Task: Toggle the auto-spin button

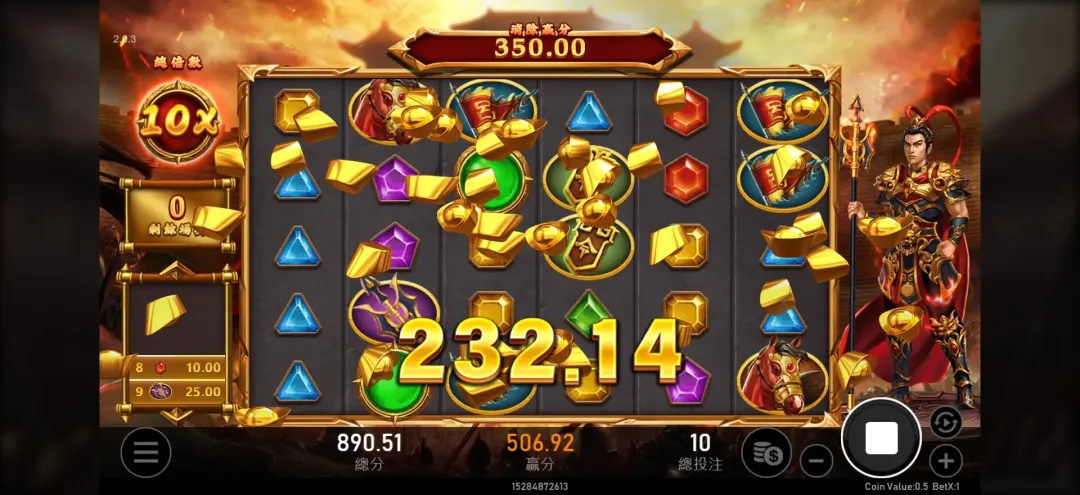Action: click(x=945, y=422)
